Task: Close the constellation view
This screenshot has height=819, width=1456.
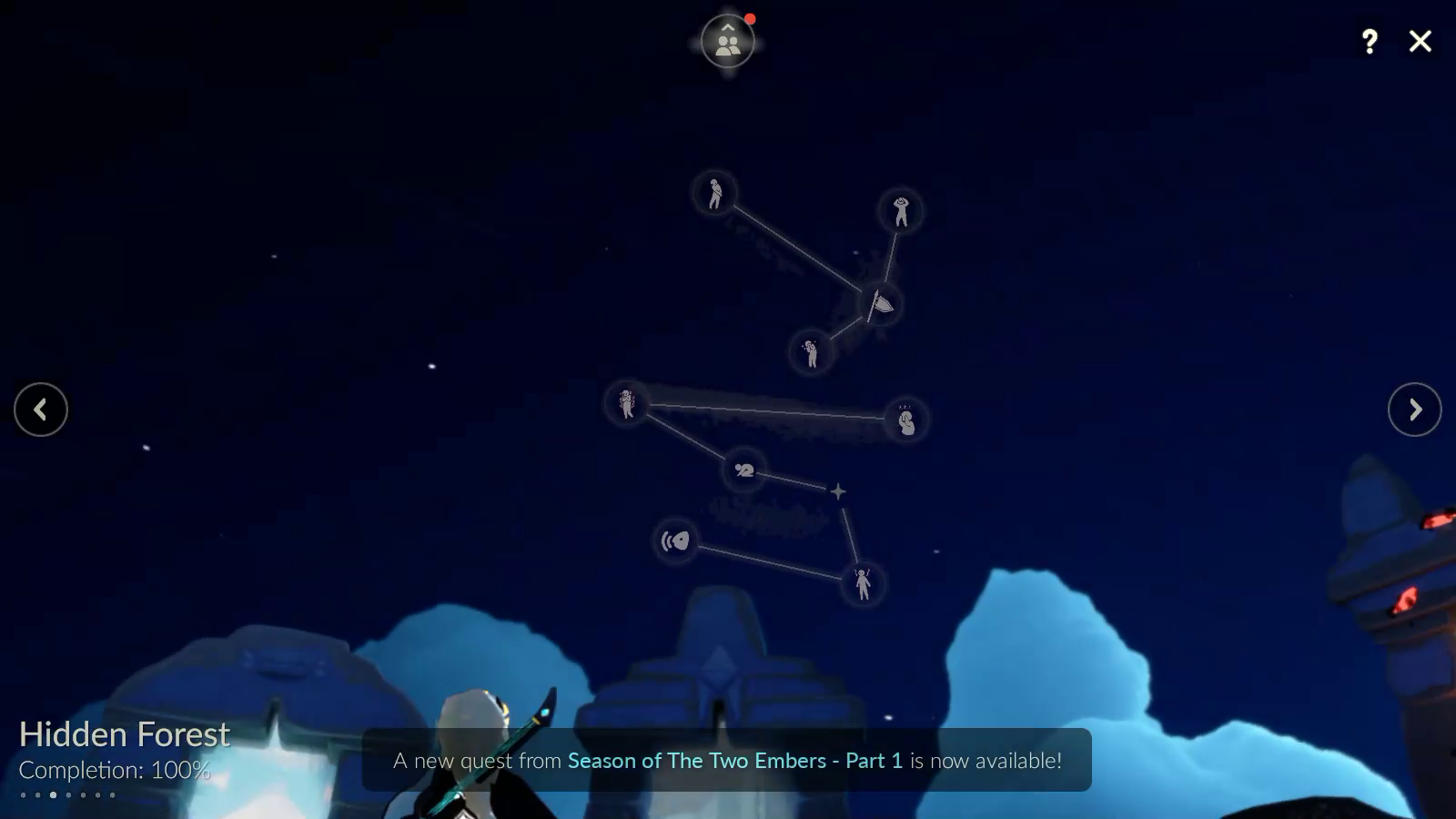Action: pos(1420,41)
